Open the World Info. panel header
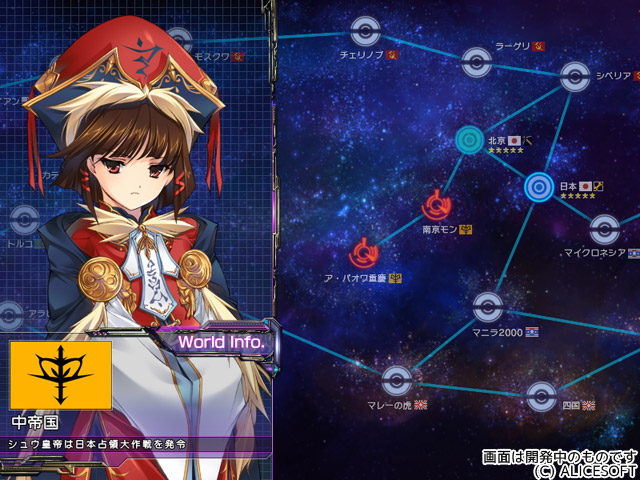 [x=221, y=342]
